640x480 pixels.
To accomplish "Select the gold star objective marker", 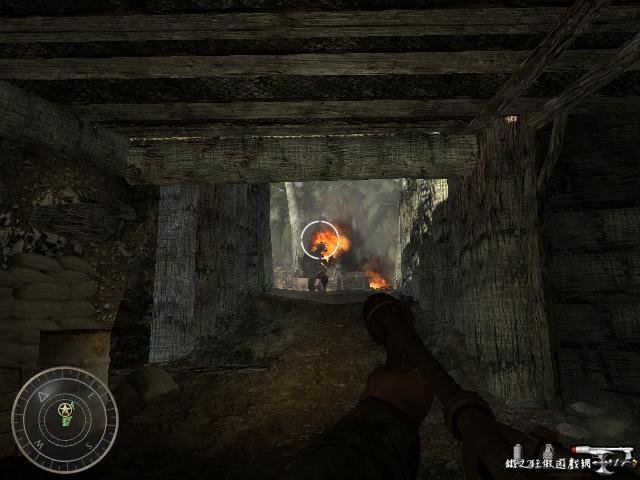I will (65, 409).
